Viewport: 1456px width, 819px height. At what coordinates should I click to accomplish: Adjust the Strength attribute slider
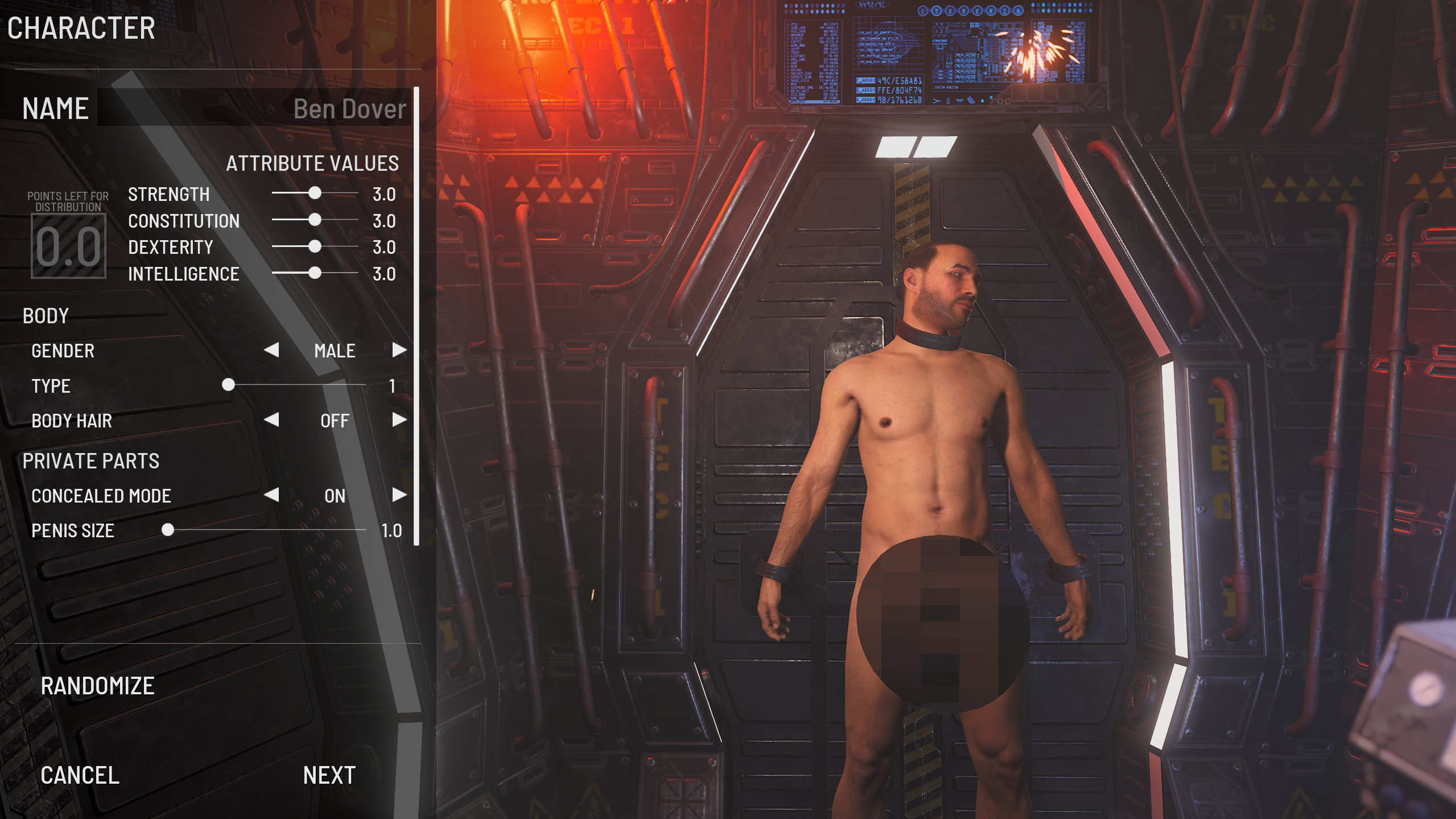315,194
